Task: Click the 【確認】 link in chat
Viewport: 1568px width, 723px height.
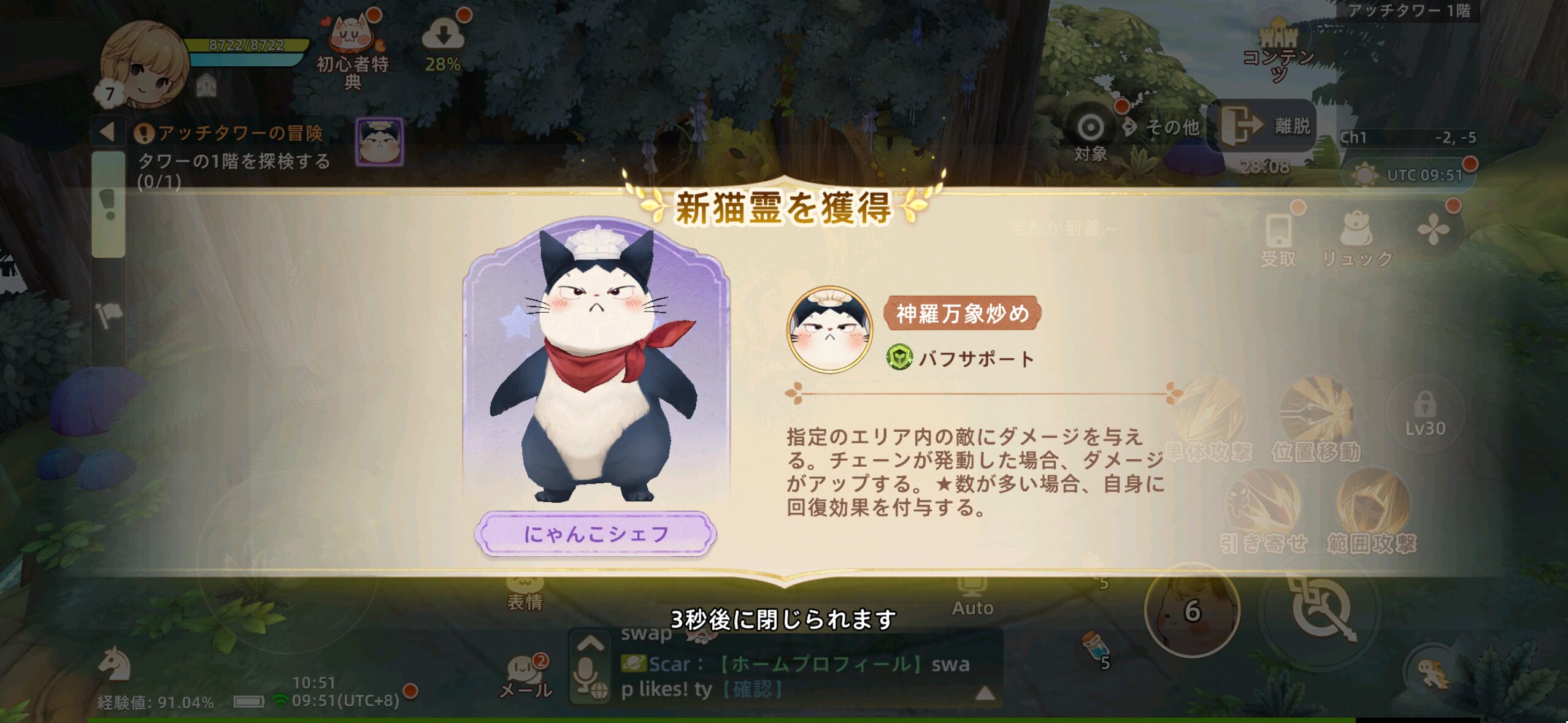Action: coord(753,689)
